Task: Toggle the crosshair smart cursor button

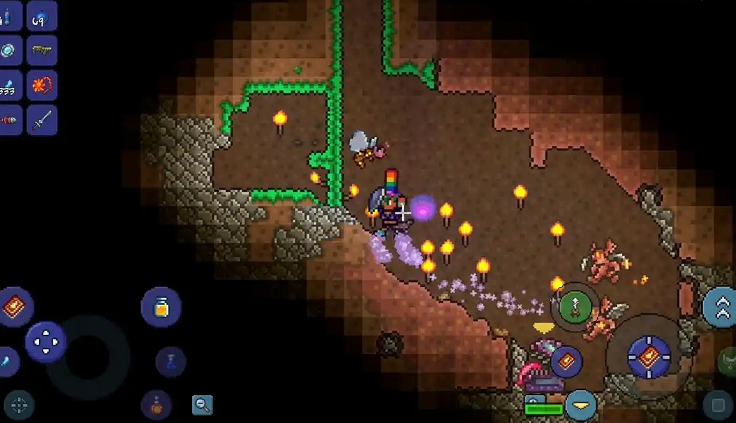Action: pyautogui.click(x=19, y=405)
